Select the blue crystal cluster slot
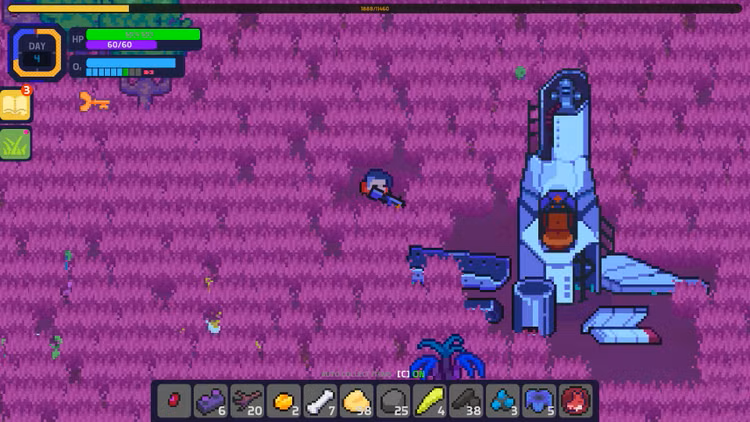The height and width of the screenshot is (422, 750). coord(501,400)
